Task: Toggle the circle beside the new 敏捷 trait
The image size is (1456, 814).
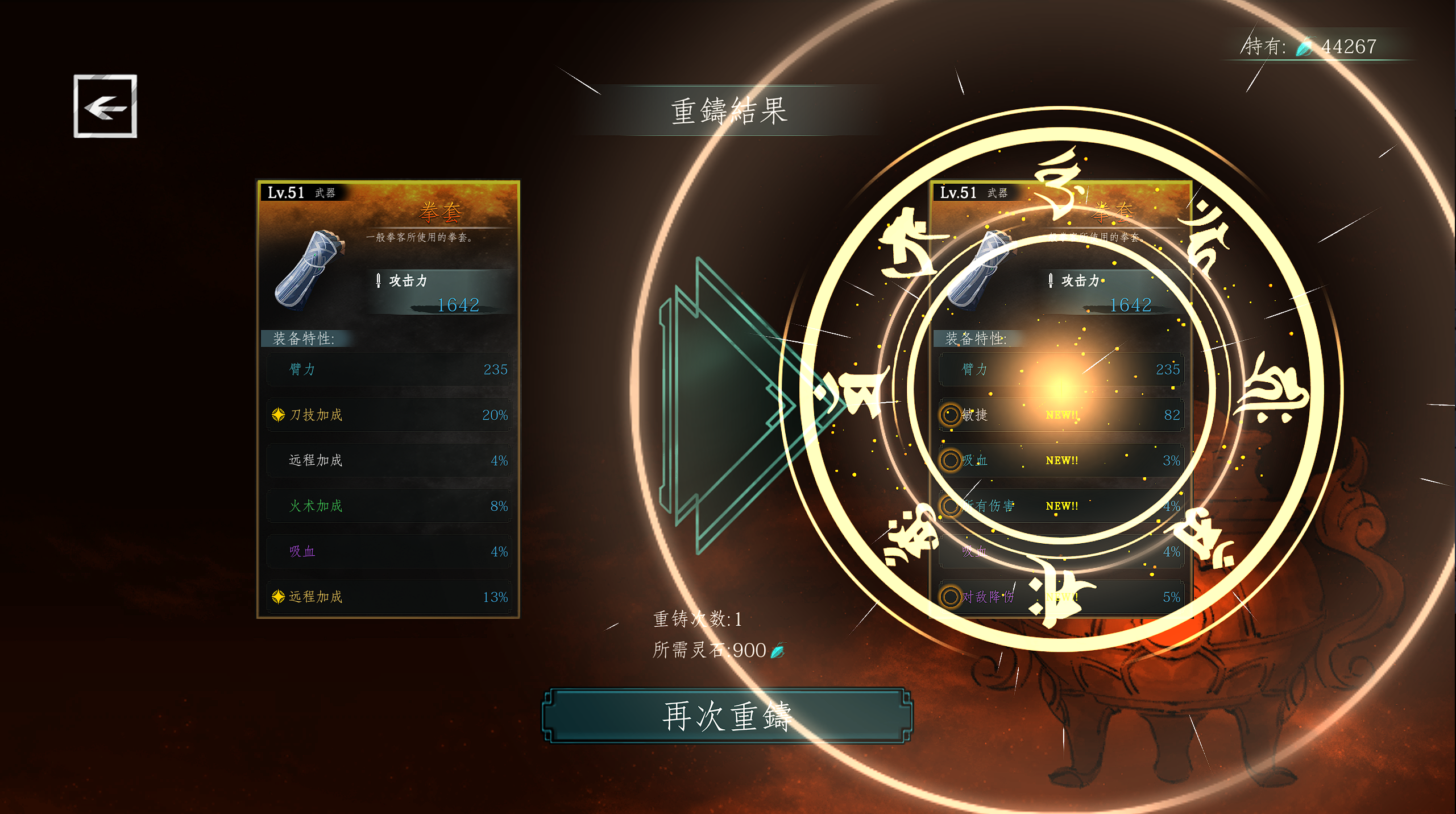Action: [x=950, y=415]
